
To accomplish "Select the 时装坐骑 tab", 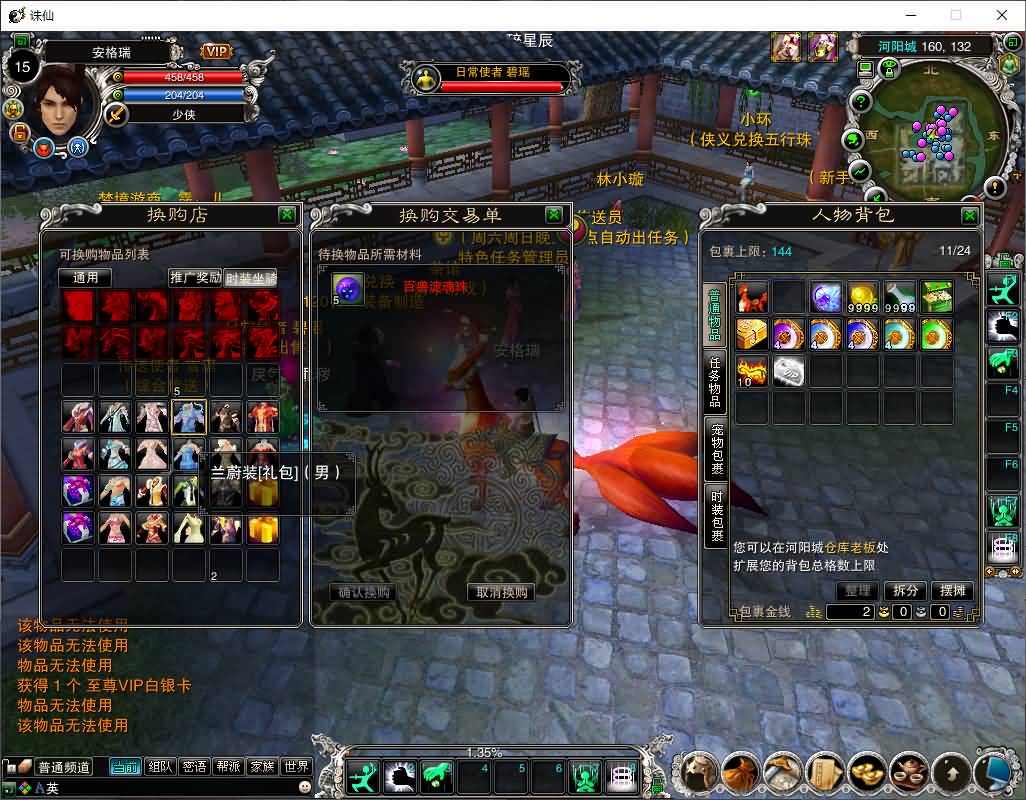I will tap(251, 278).
